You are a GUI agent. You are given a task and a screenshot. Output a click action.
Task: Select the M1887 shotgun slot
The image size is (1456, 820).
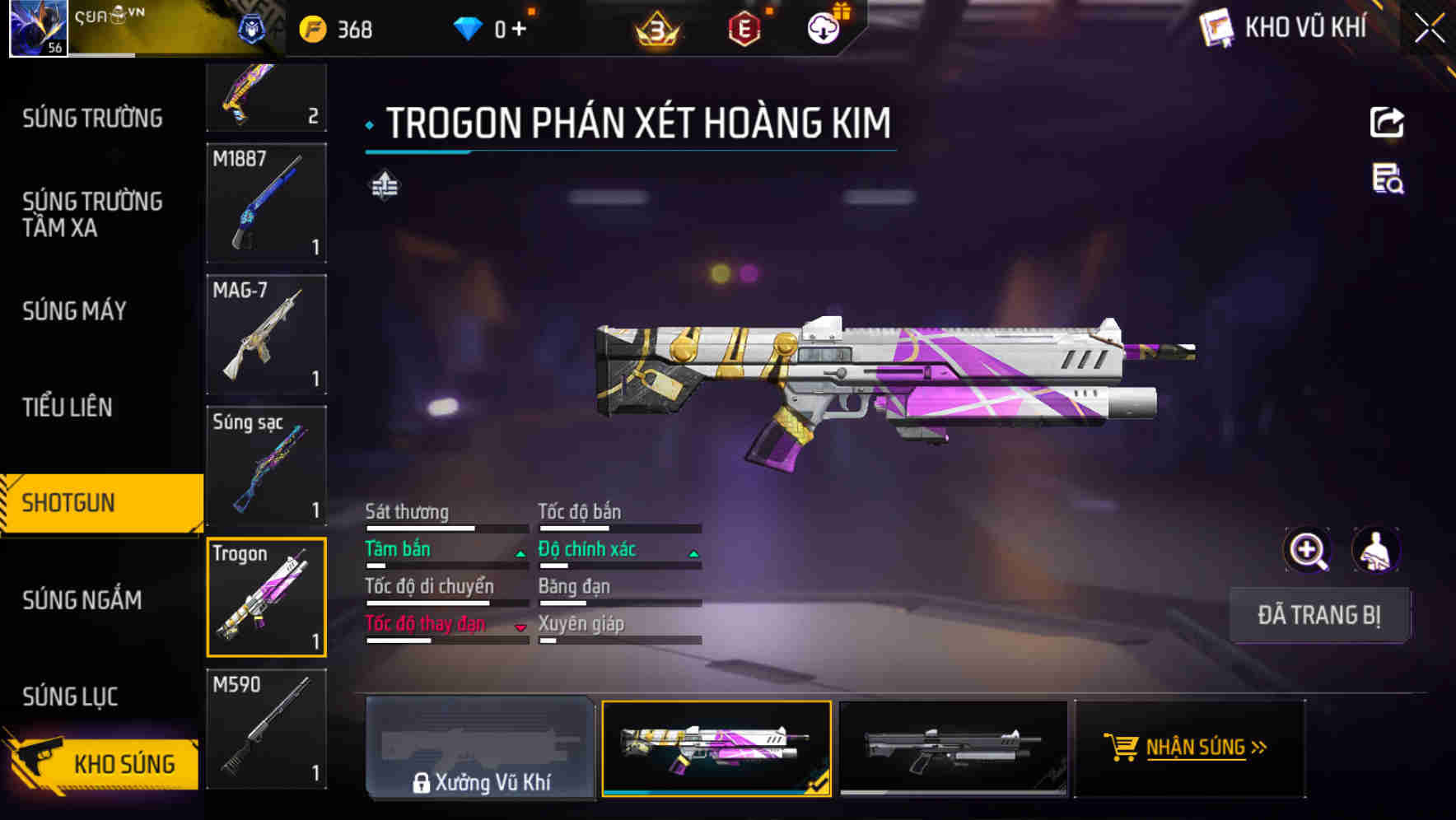point(266,203)
